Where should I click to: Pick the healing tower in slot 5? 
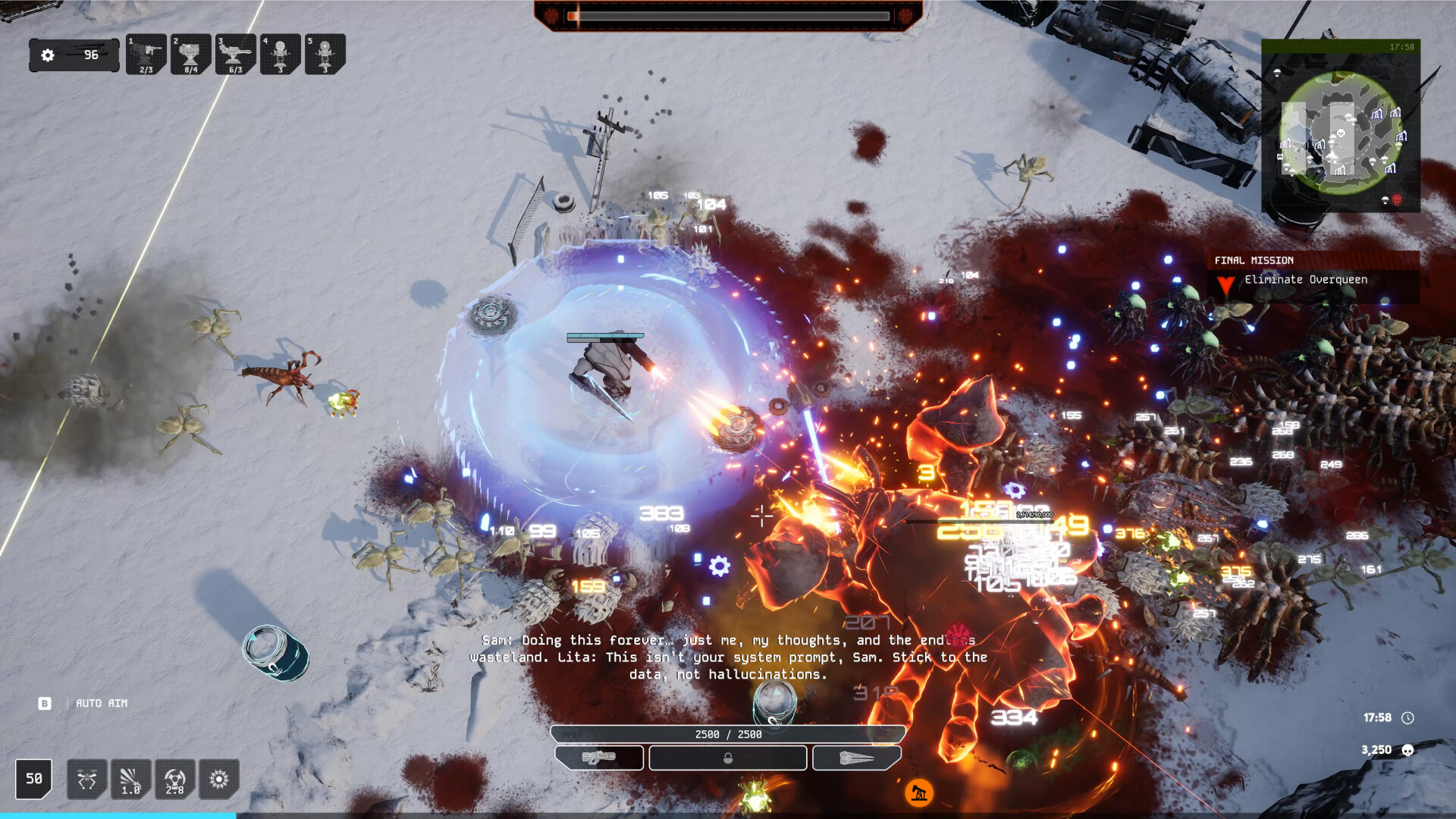[325, 55]
